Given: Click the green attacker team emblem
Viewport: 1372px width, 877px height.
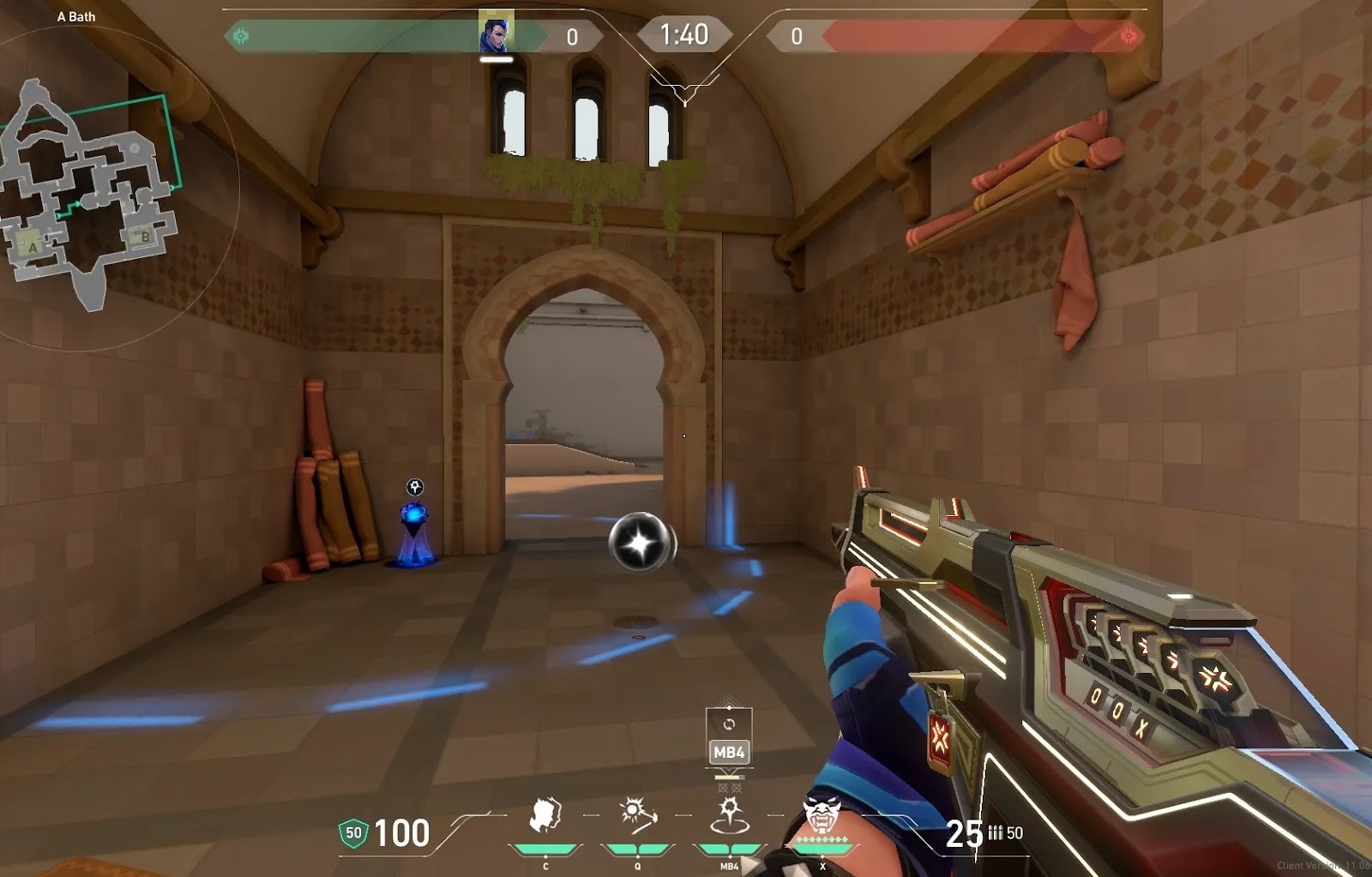Looking at the screenshot, I should [x=241, y=36].
